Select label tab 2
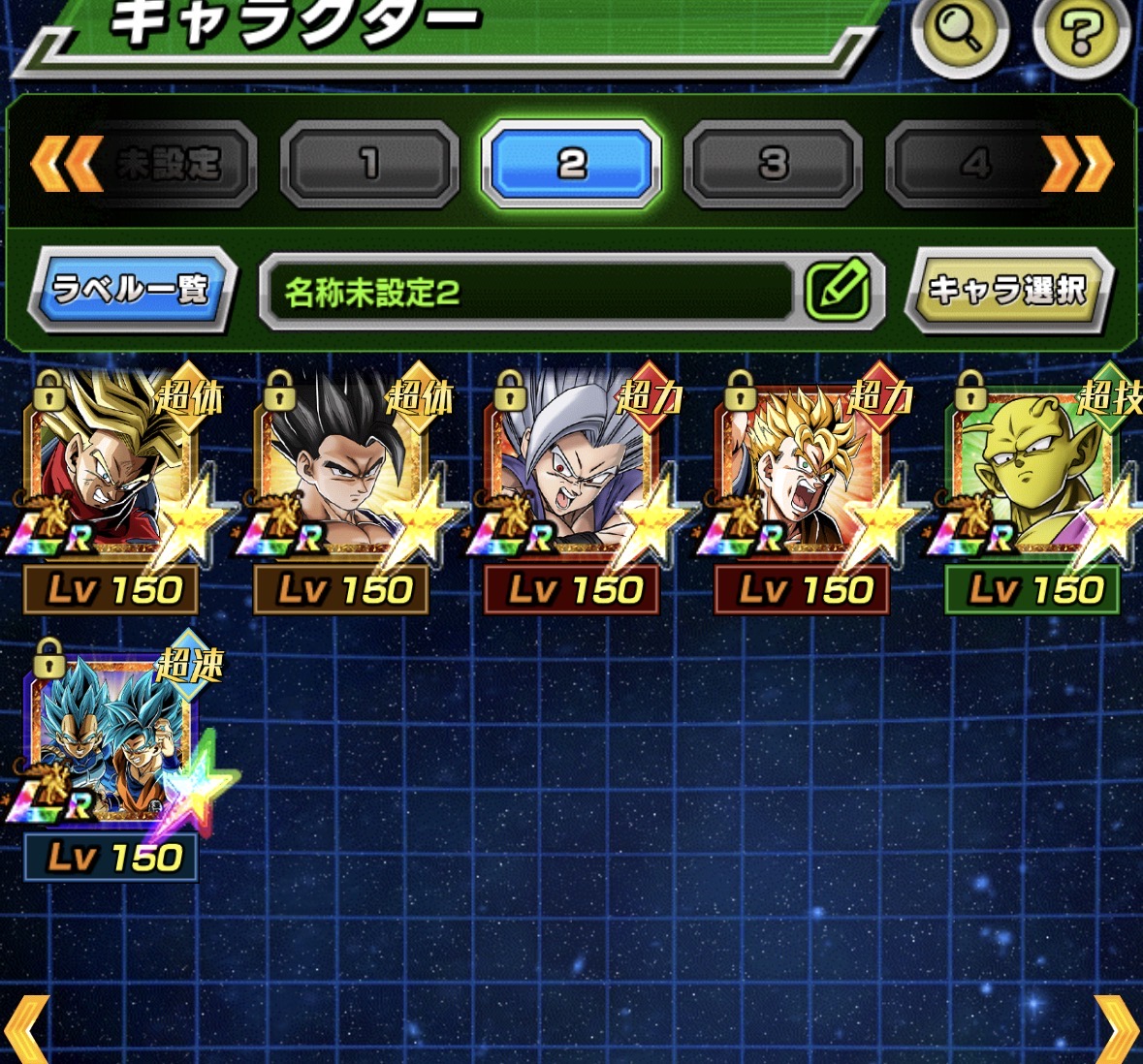Image resolution: width=1143 pixels, height=1064 pixels. 571,164
